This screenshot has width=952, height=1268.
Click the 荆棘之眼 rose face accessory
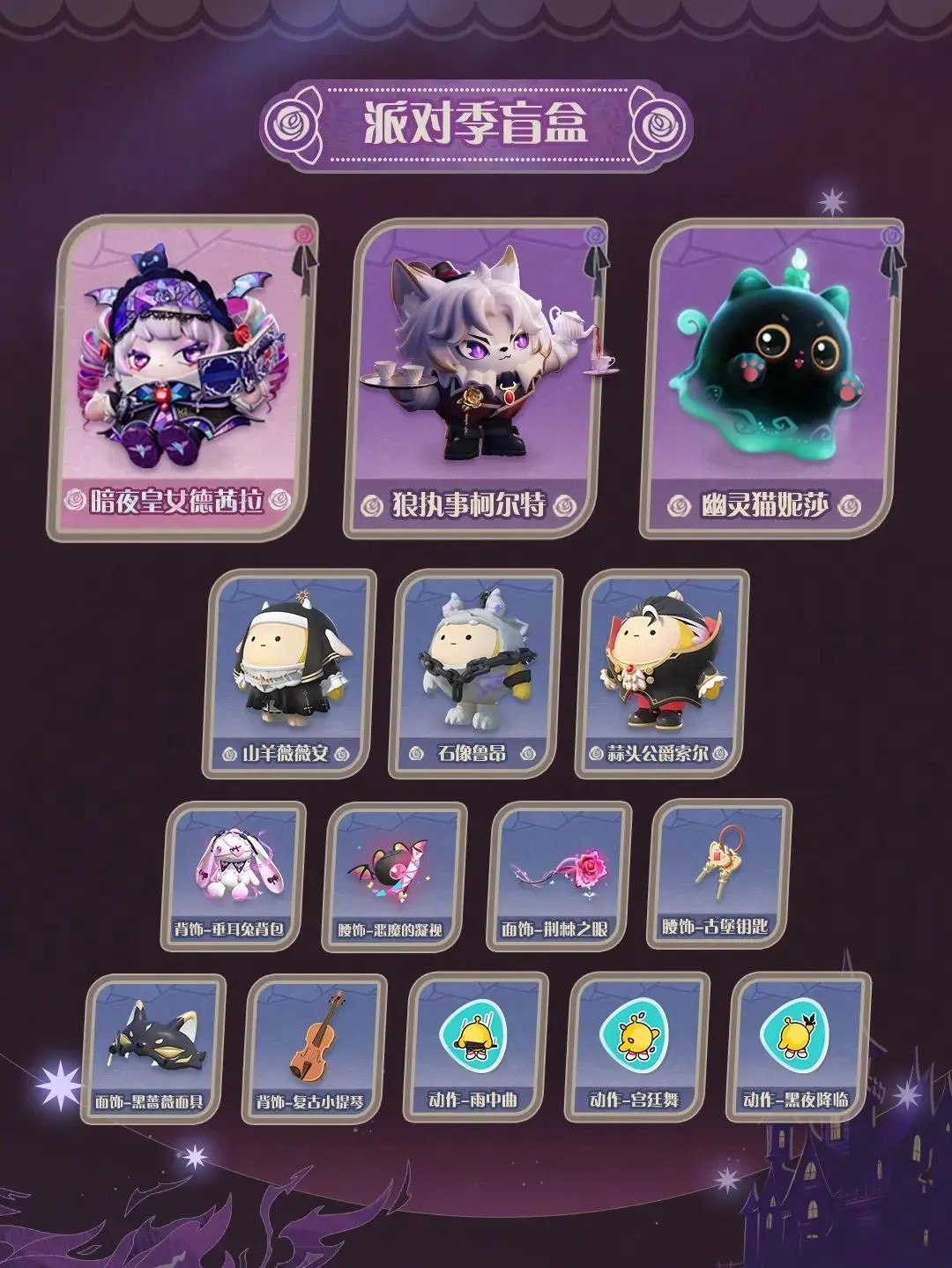(558, 876)
